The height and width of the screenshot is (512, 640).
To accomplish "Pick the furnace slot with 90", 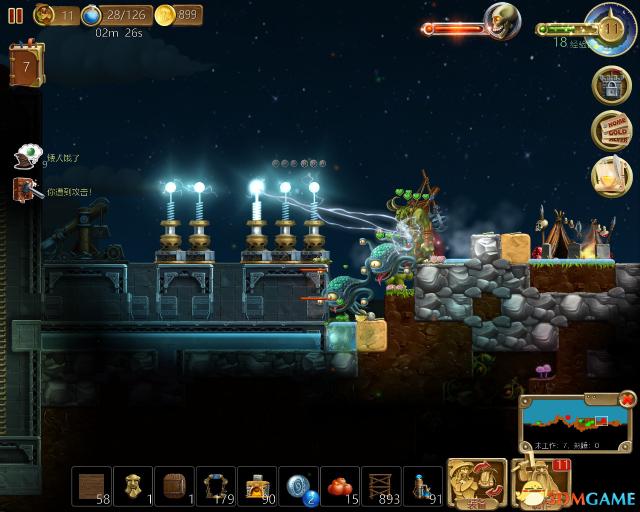I will [258, 485].
